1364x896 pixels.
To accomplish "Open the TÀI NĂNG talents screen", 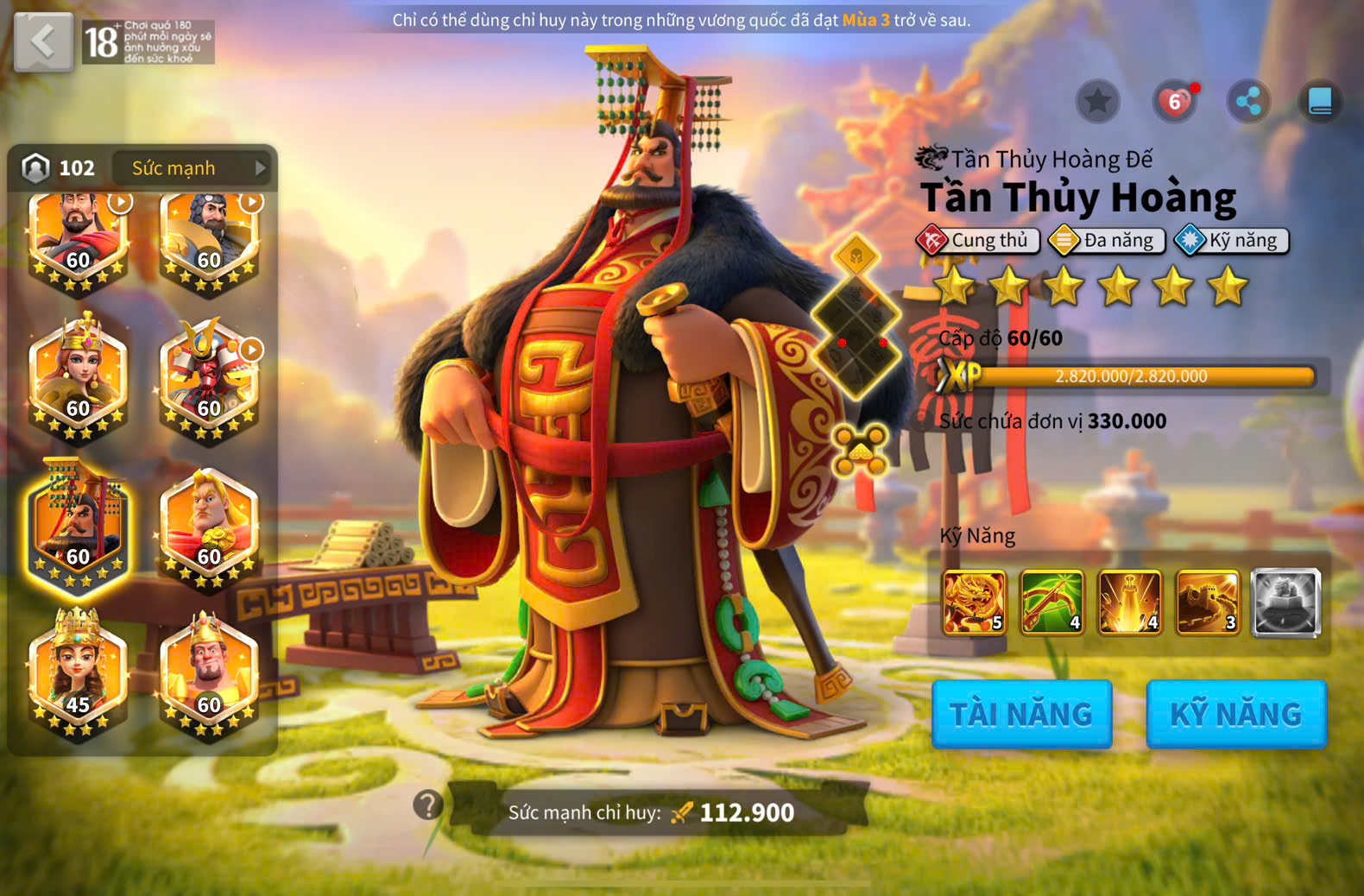I will point(1021,714).
